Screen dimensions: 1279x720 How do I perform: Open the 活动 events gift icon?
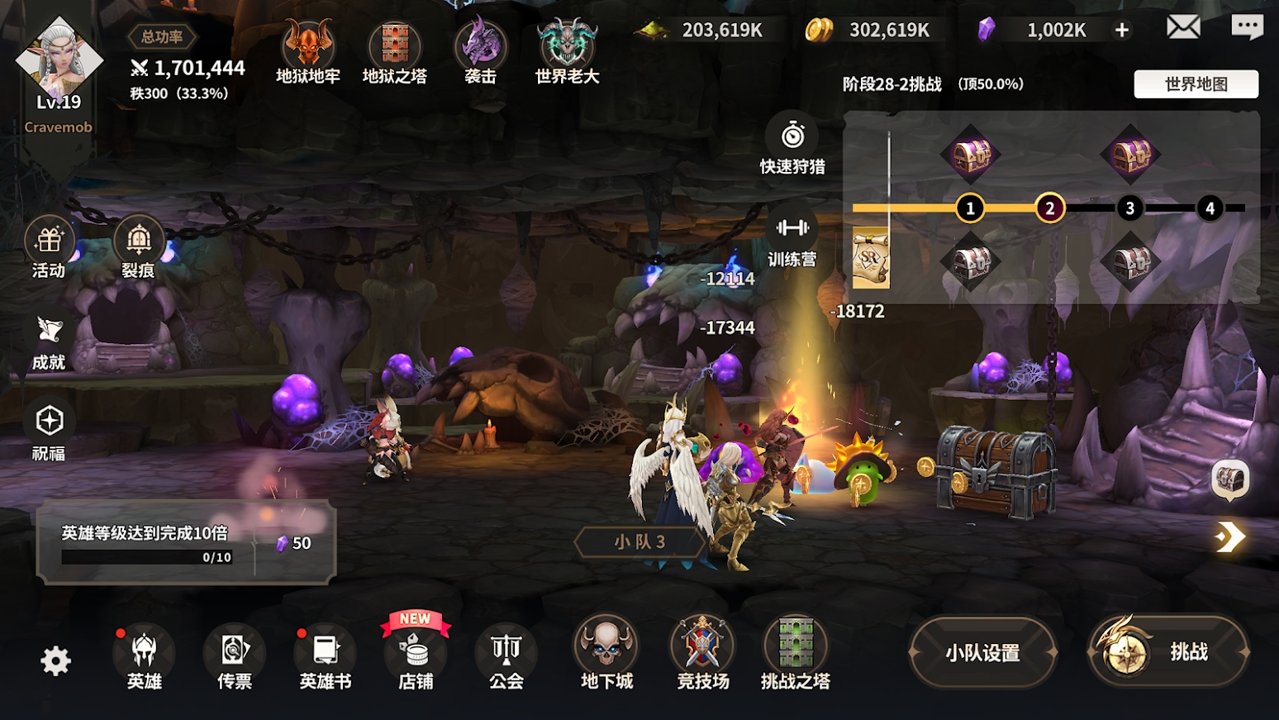point(49,245)
